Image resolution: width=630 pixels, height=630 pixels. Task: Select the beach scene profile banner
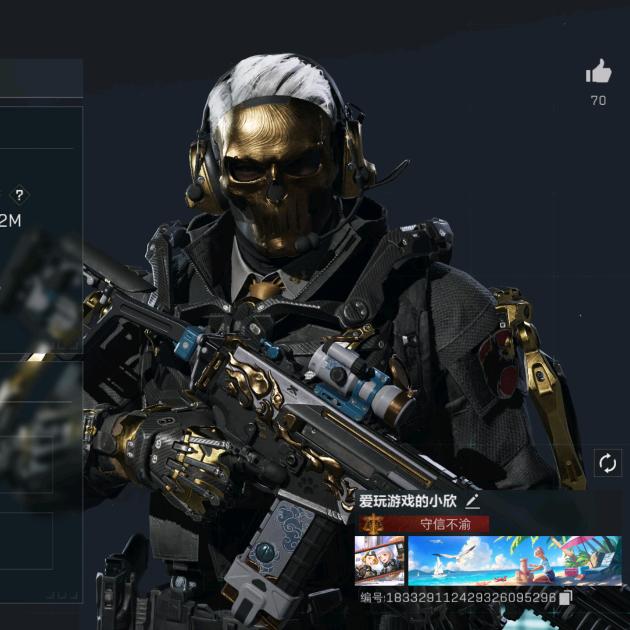(x=514, y=561)
